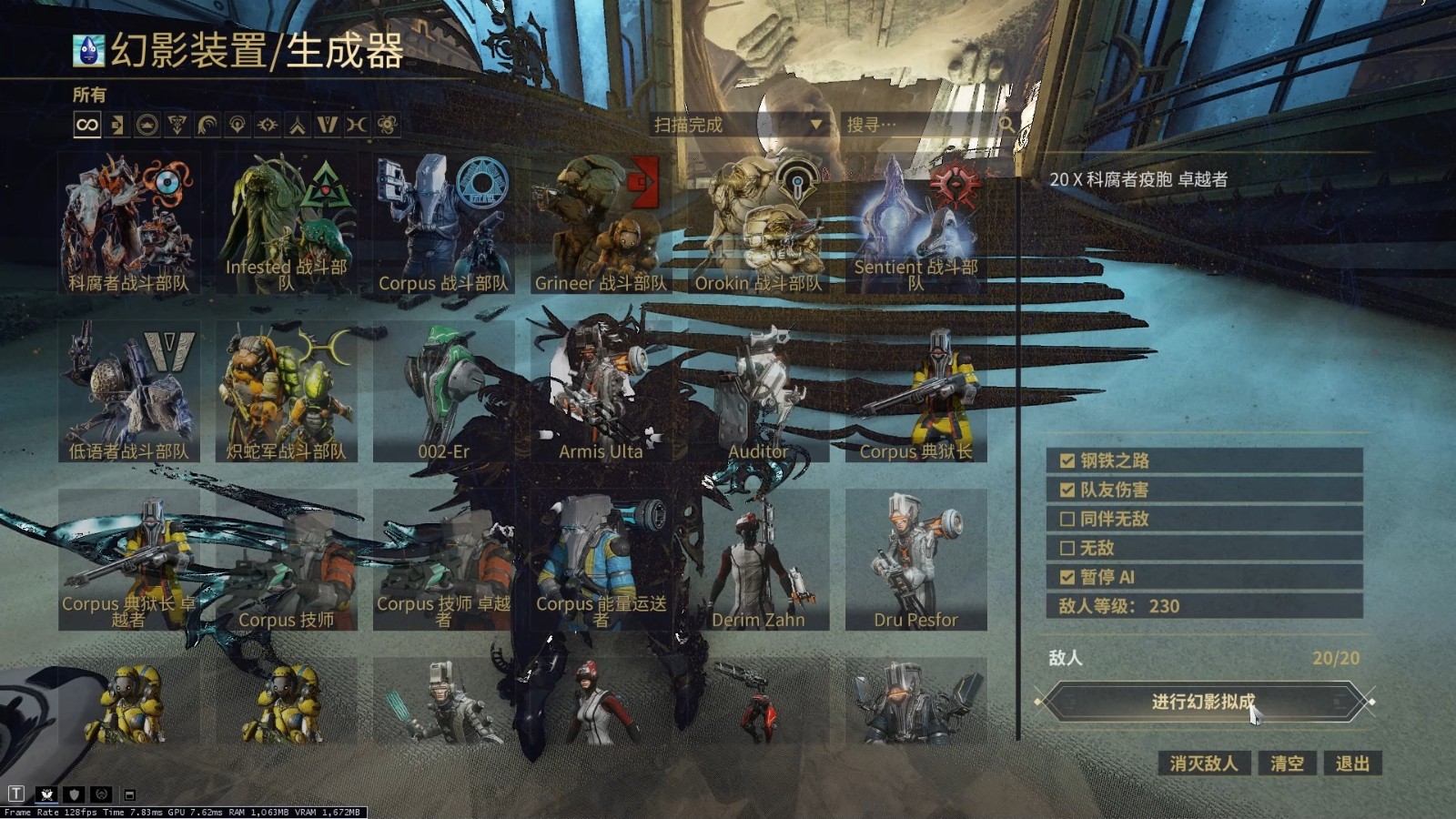Clear the enemy list with 清空
The height and width of the screenshot is (819, 1456).
coord(1287,763)
